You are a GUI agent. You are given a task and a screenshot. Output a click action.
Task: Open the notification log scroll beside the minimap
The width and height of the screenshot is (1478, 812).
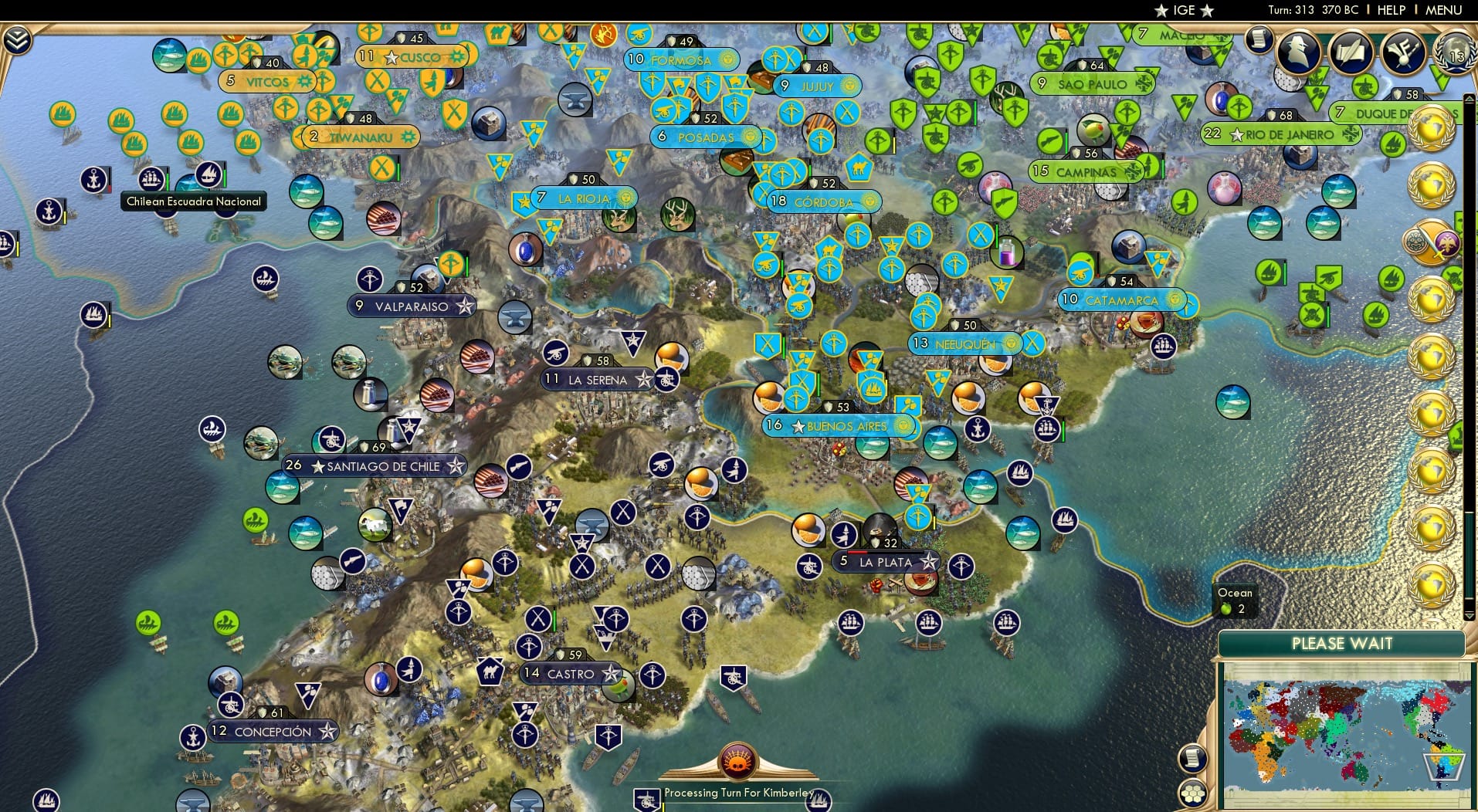point(1193,758)
